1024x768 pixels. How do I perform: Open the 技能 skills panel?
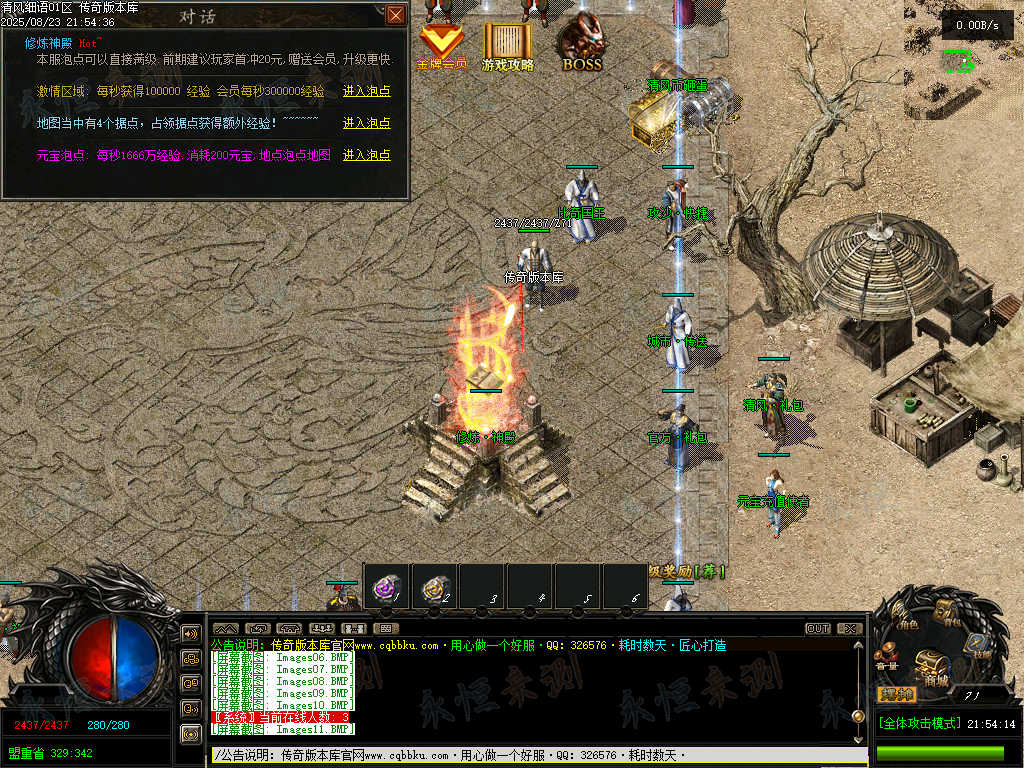coord(977,645)
